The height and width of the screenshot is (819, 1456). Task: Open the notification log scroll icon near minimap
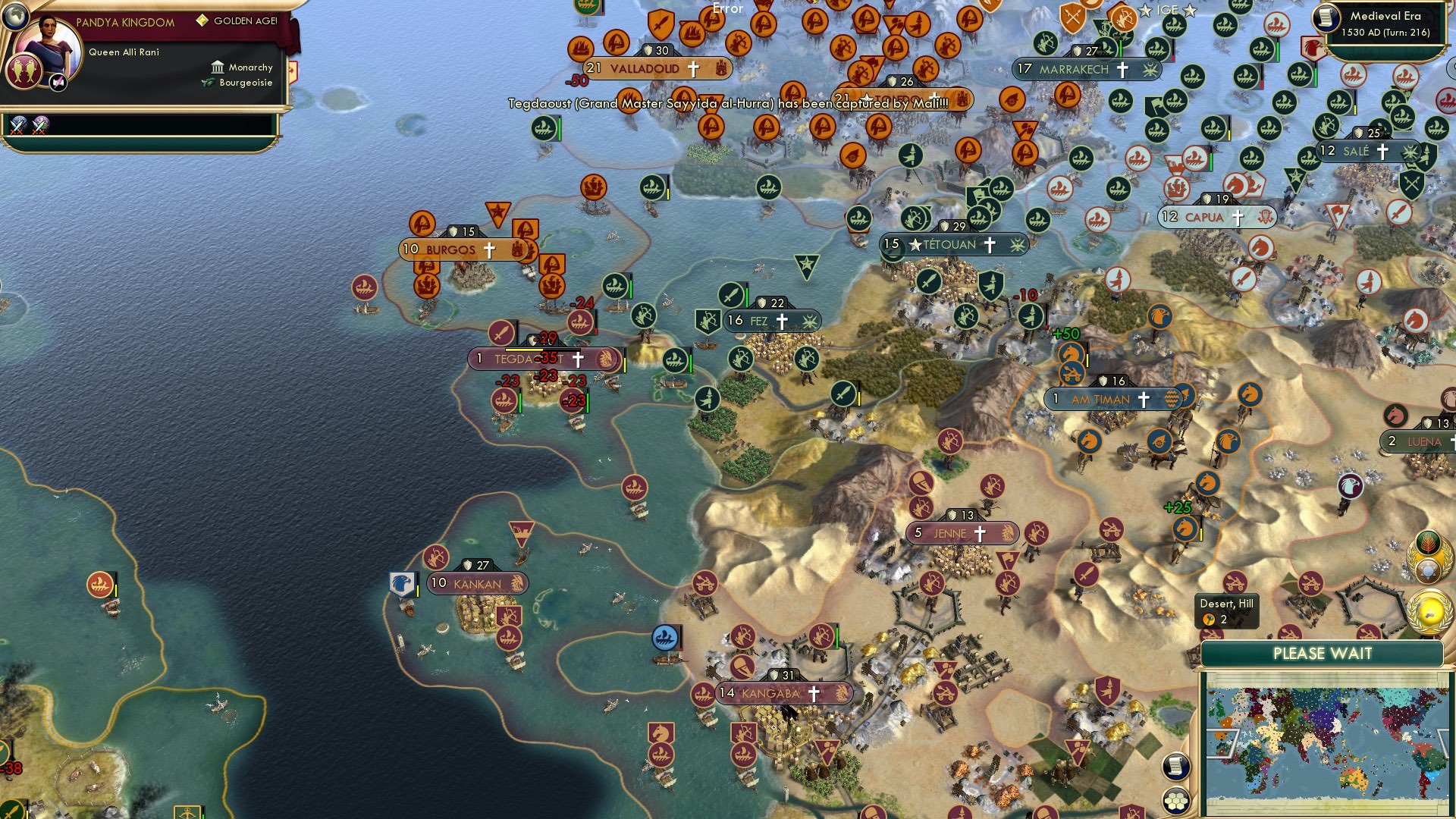[x=1175, y=767]
